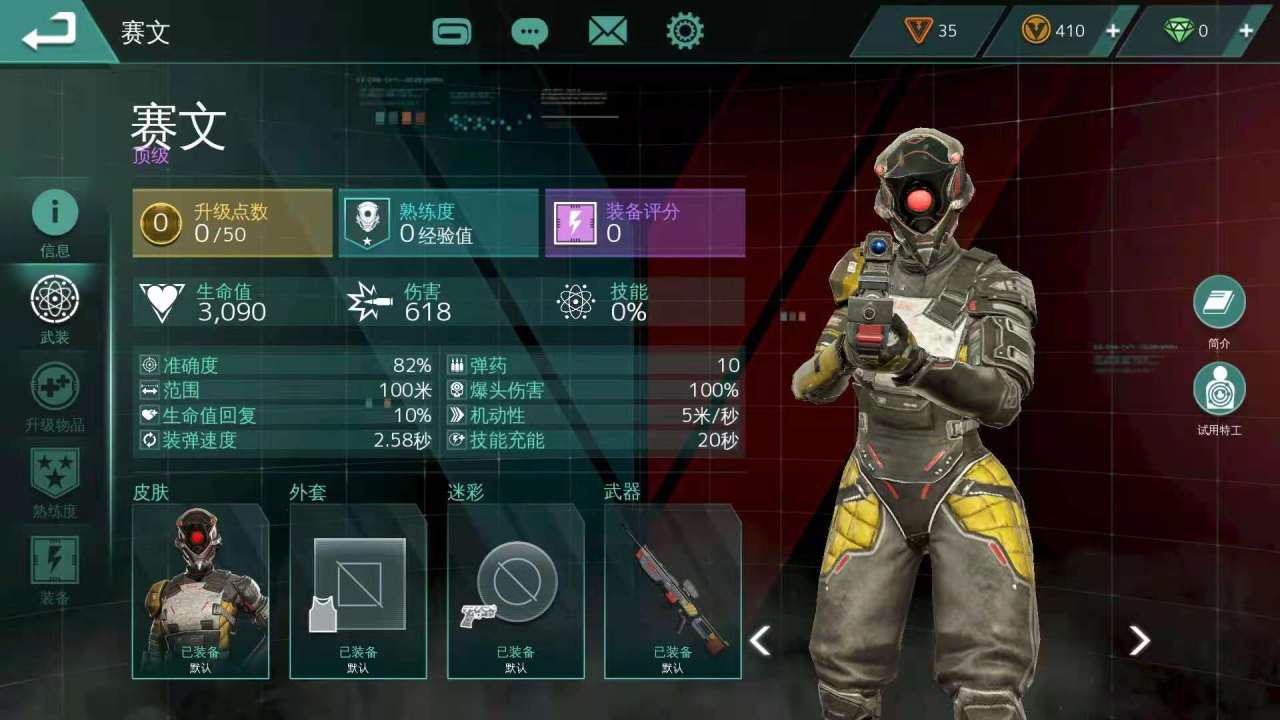This screenshot has height=720, width=1280.
Task: Select the 武器 weapon slot
Action: point(673,592)
